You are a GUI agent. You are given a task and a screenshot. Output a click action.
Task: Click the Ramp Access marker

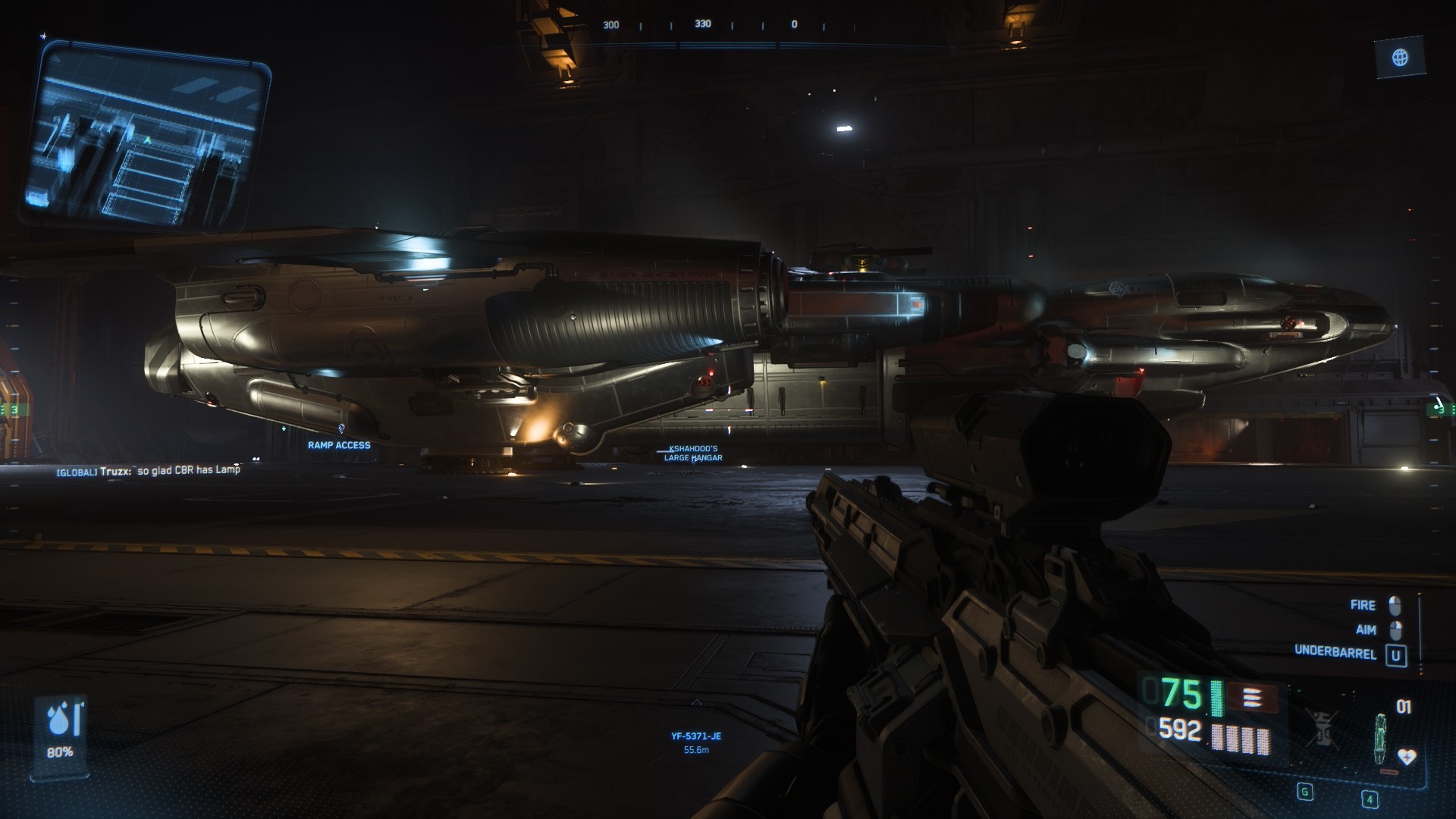(339, 445)
